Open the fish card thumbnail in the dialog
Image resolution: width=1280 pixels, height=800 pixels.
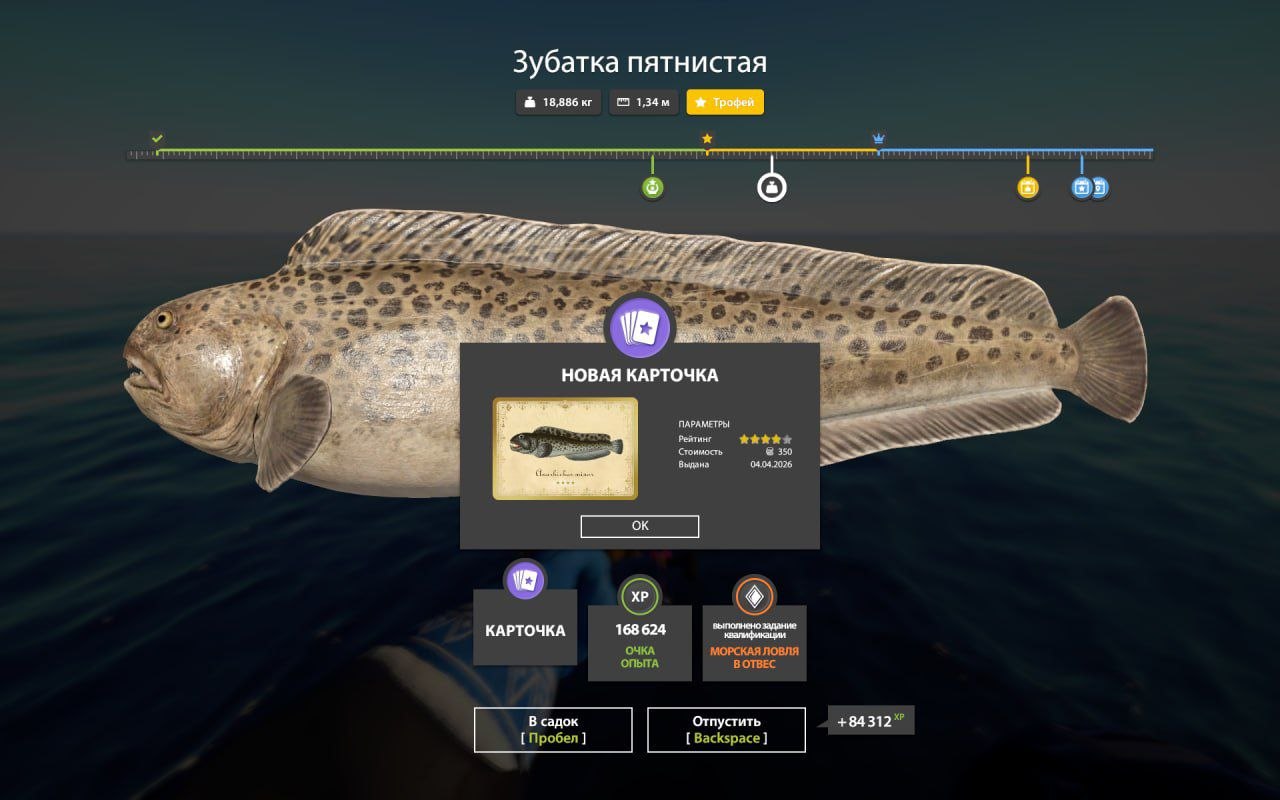click(x=563, y=447)
